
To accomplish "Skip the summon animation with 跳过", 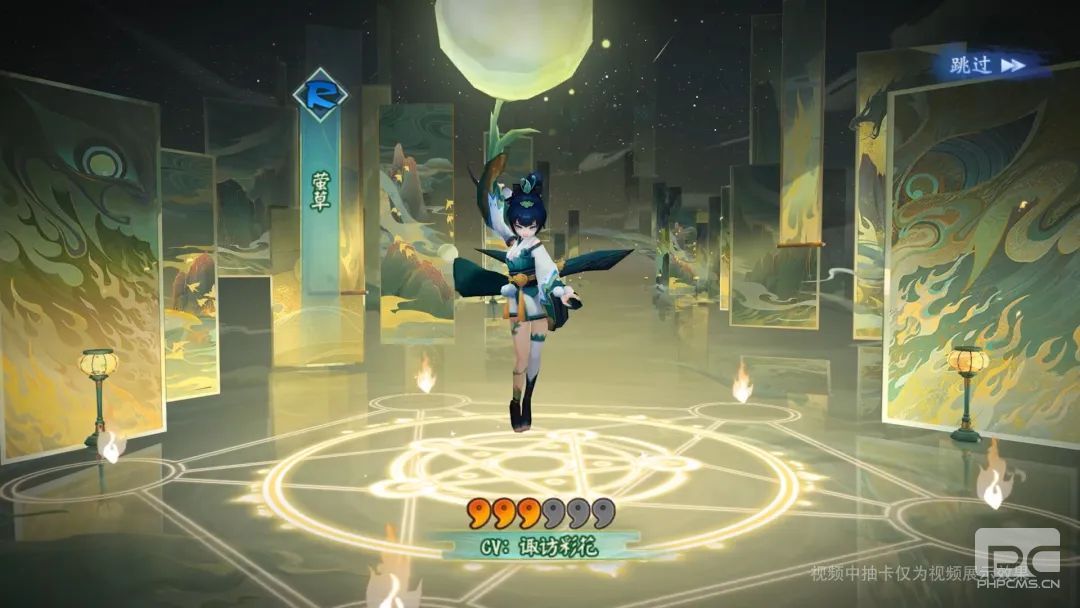I will 987,65.
